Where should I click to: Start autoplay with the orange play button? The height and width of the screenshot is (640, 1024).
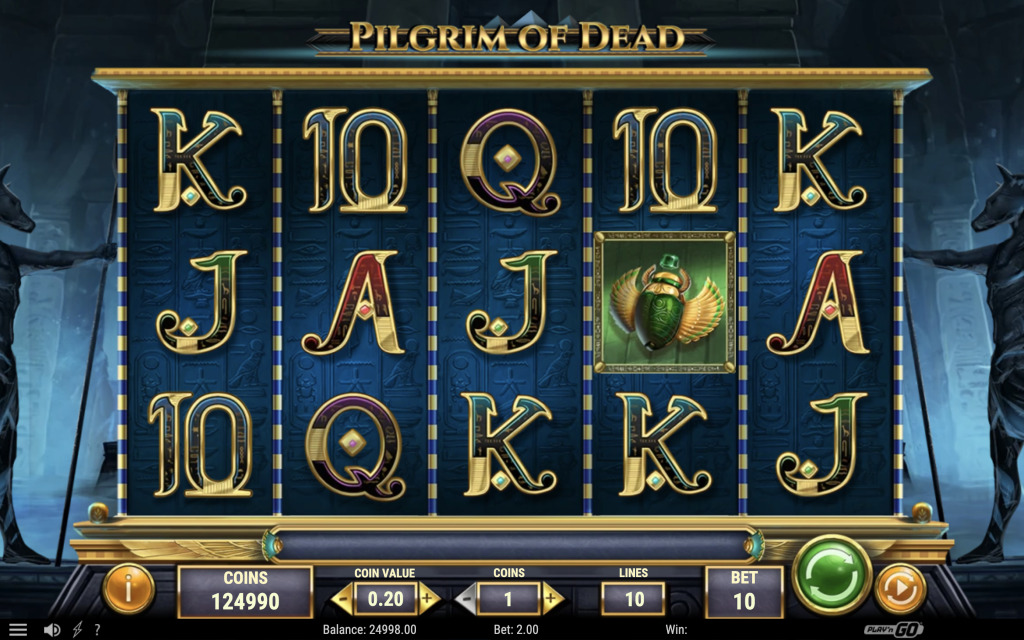[899, 589]
